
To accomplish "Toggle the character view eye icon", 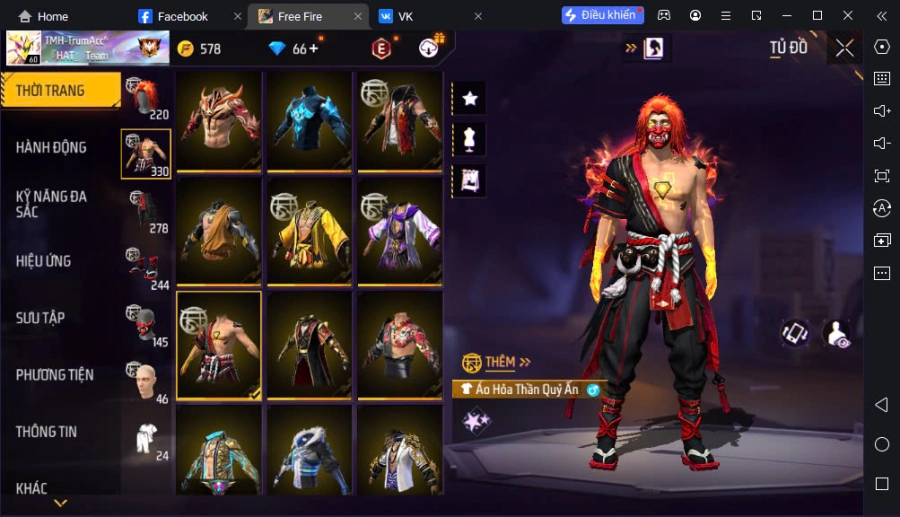I will click(x=837, y=335).
